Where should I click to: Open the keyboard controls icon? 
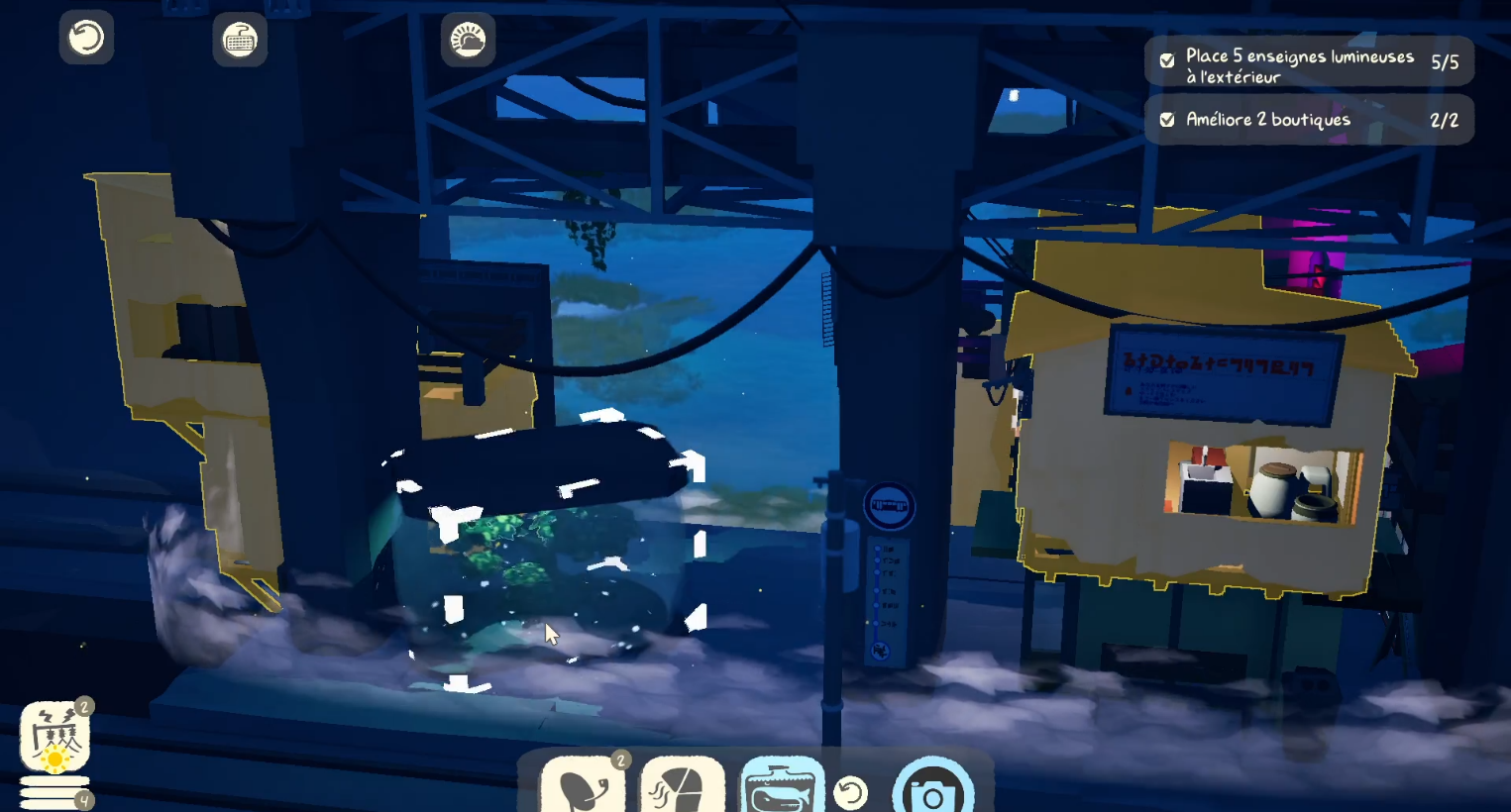(240, 41)
